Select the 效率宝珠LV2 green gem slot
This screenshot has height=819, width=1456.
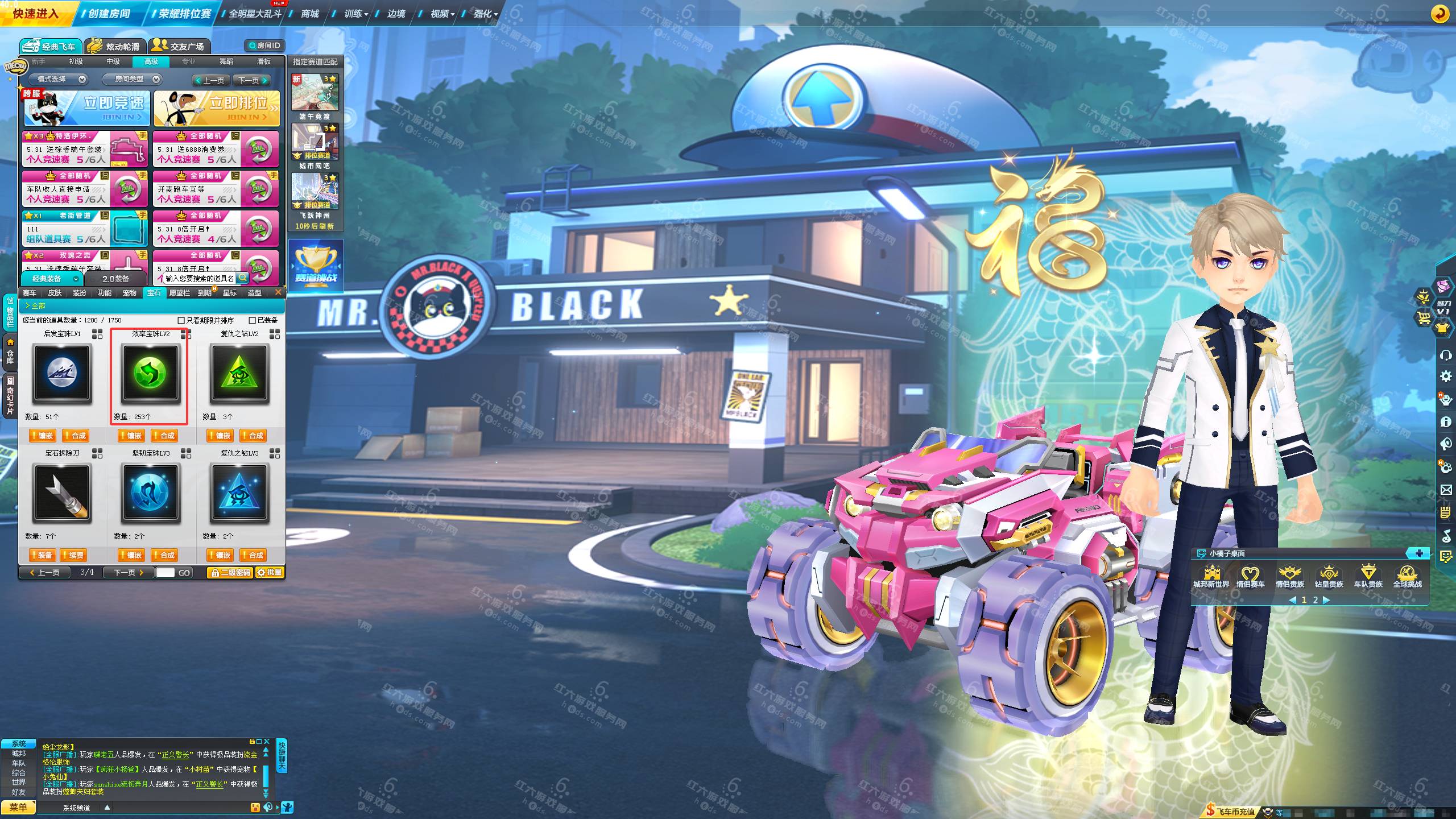click(150, 374)
